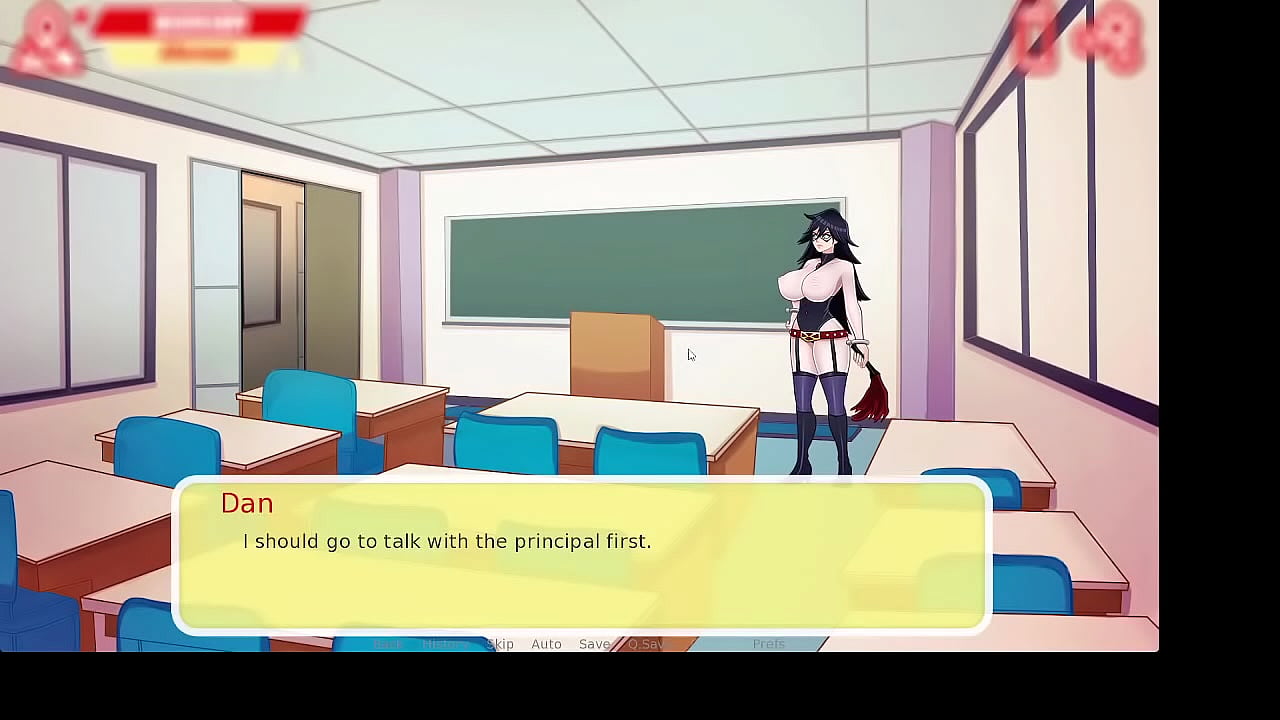Image resolution: width=1280 pixels, height=720 pixels.
Task: Open the Prefs settings menu
Action: (x=769, y=644)
